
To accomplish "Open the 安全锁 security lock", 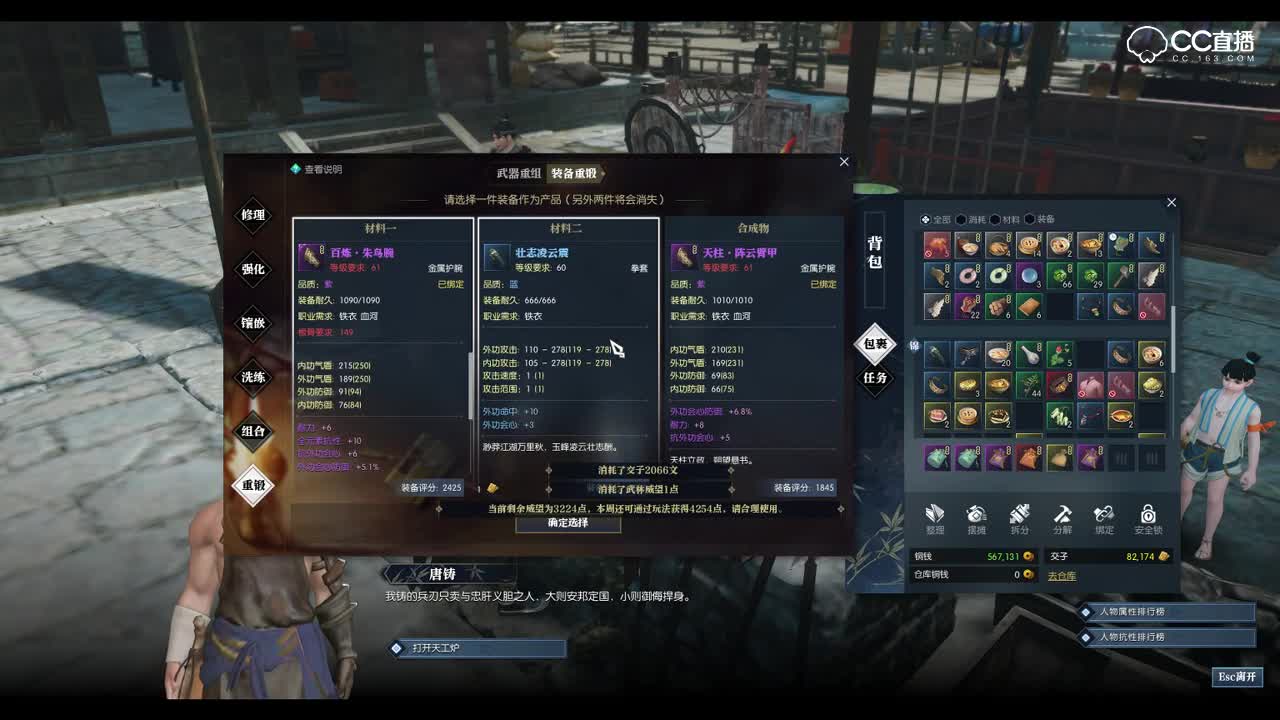I will point(1148,518).
